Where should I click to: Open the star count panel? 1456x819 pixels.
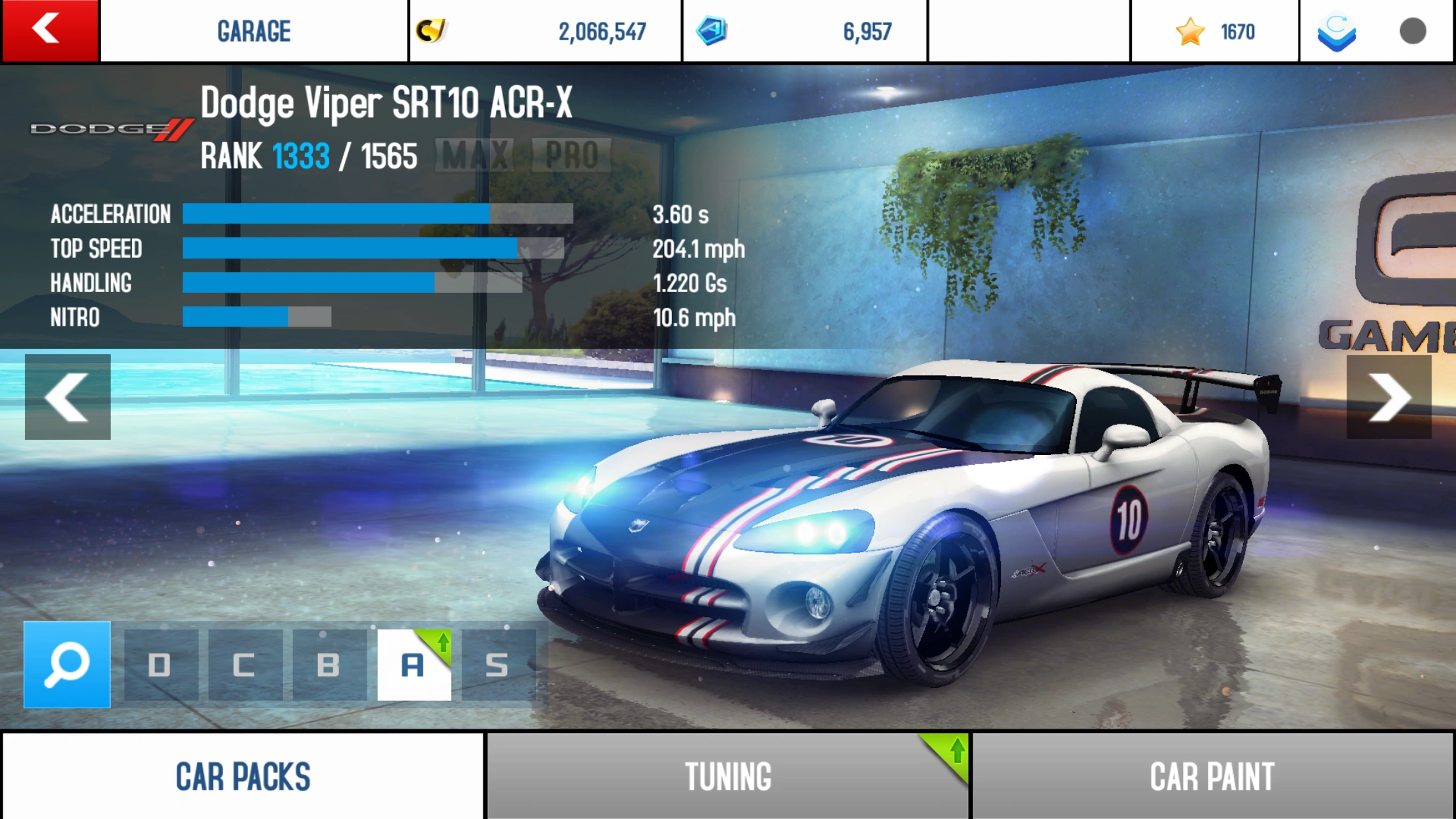pos(1215,31)
